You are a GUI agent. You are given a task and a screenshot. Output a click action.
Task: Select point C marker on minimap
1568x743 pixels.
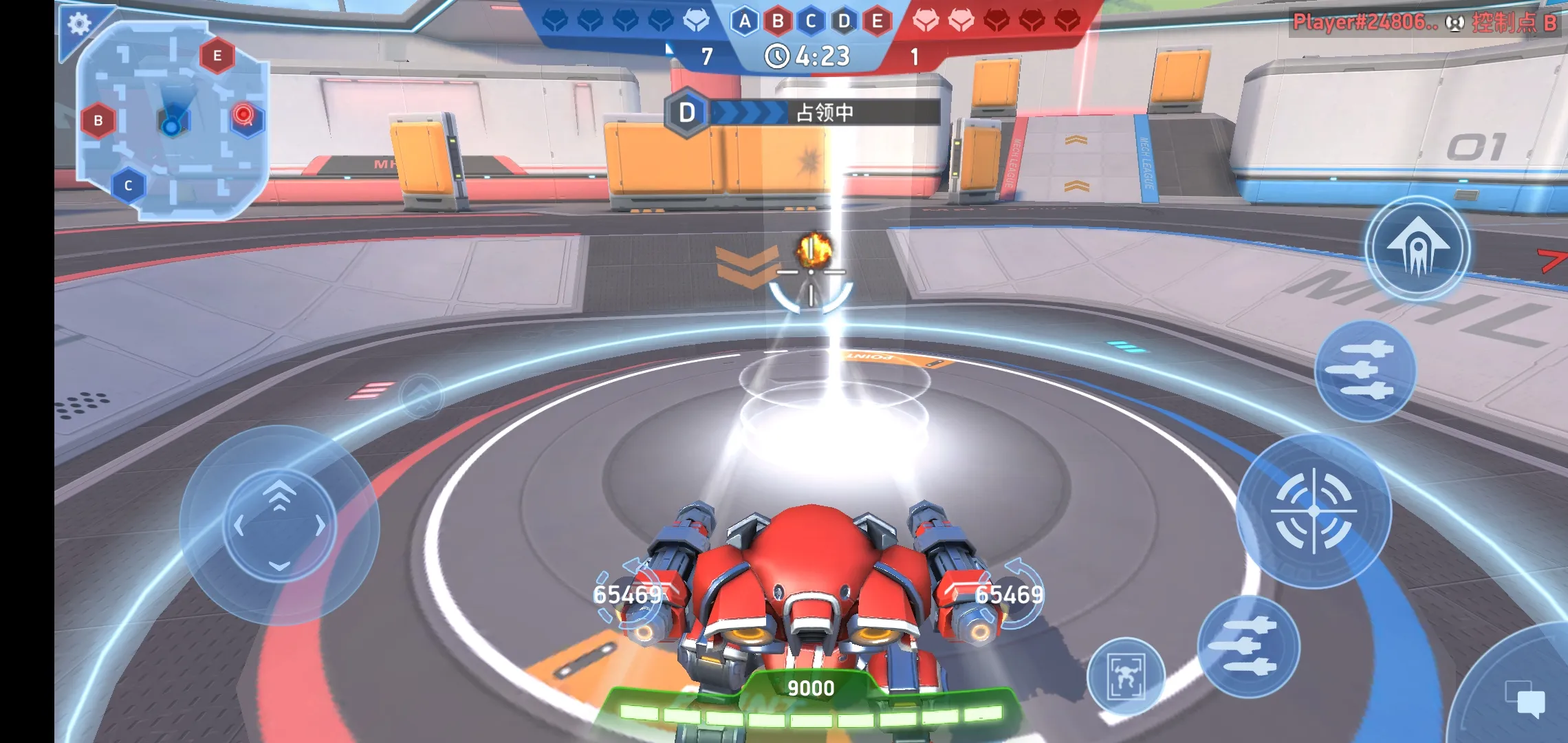(x=128, y=186)
